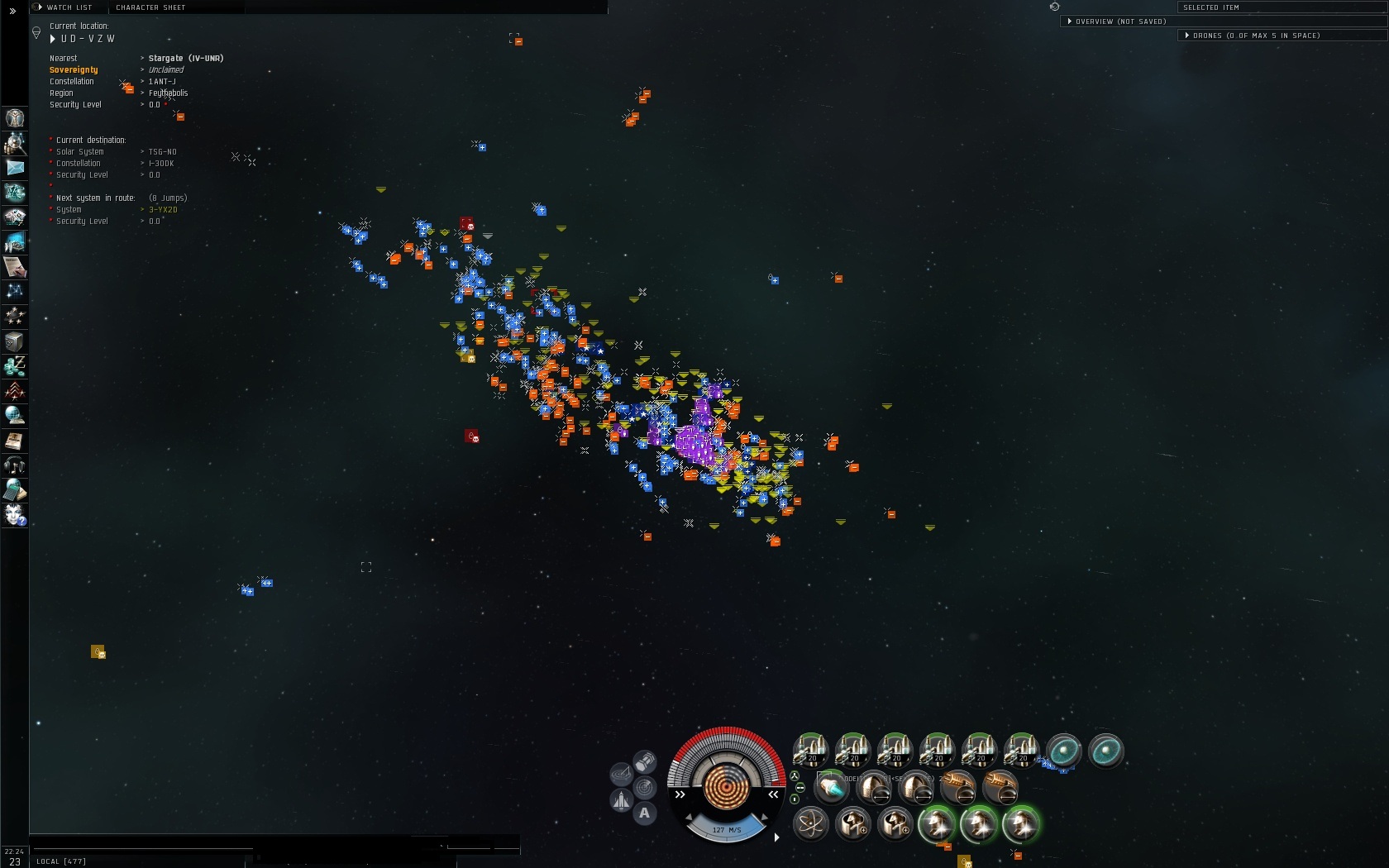
Task: Open the calculator icon in the sidebar
Action: tap(15, 490)
